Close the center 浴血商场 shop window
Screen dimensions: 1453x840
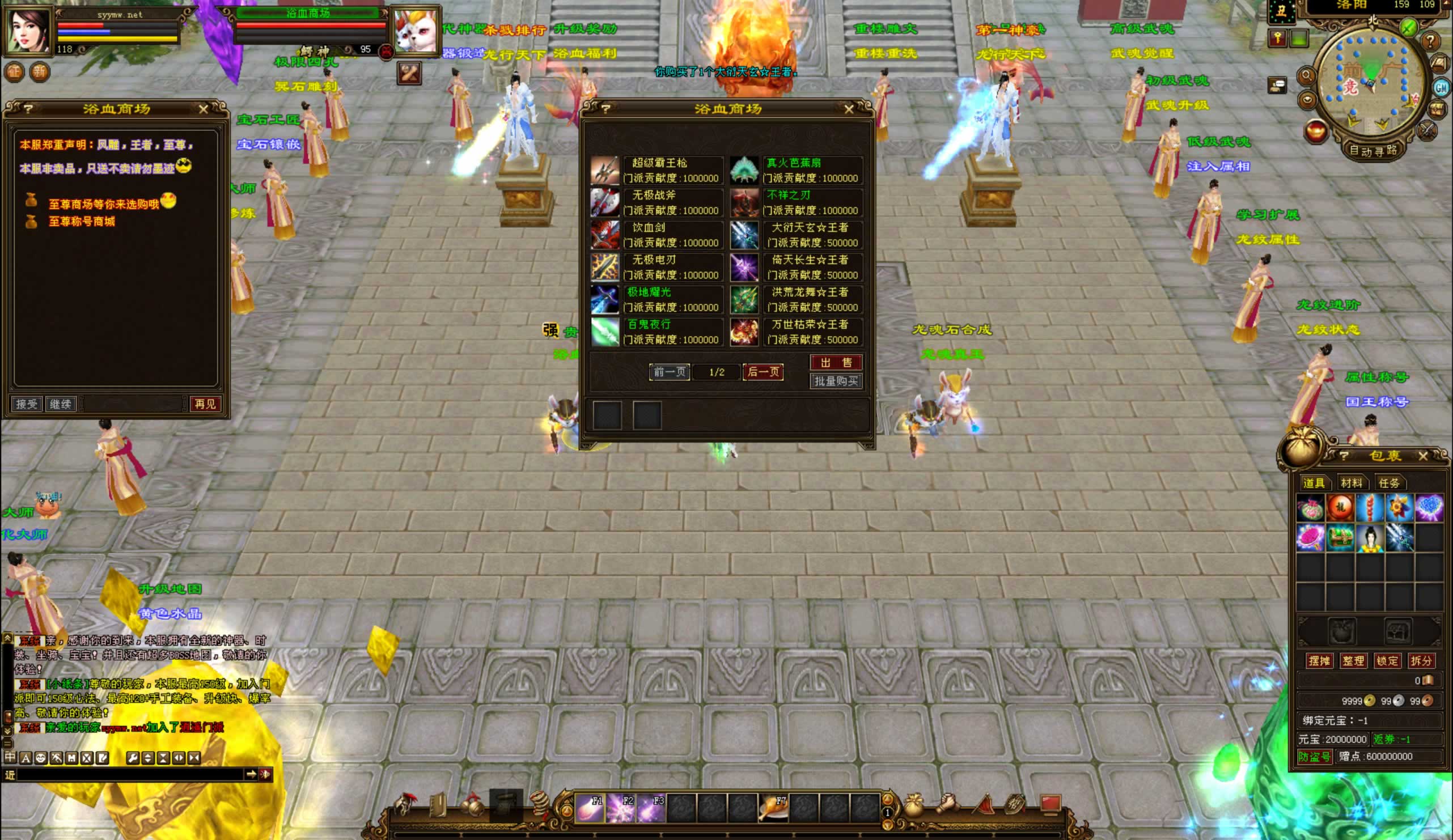click(848, 109)
